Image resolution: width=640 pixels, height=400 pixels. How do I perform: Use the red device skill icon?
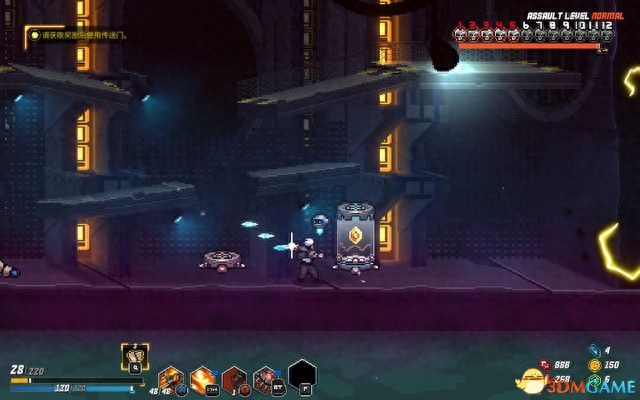pyautogui.click(x=267, y=379)
